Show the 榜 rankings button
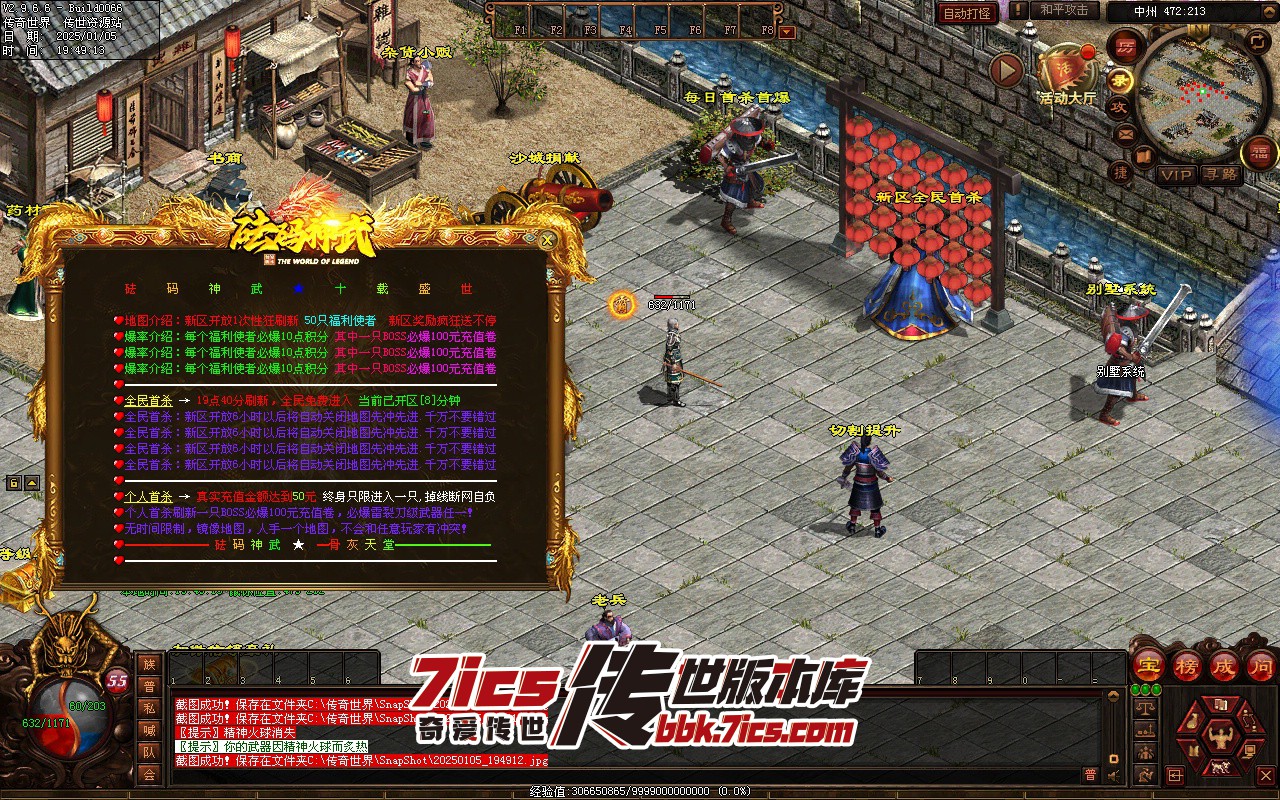The height and width of the screenshot is (800, 1280). (x=1187, y=665)
